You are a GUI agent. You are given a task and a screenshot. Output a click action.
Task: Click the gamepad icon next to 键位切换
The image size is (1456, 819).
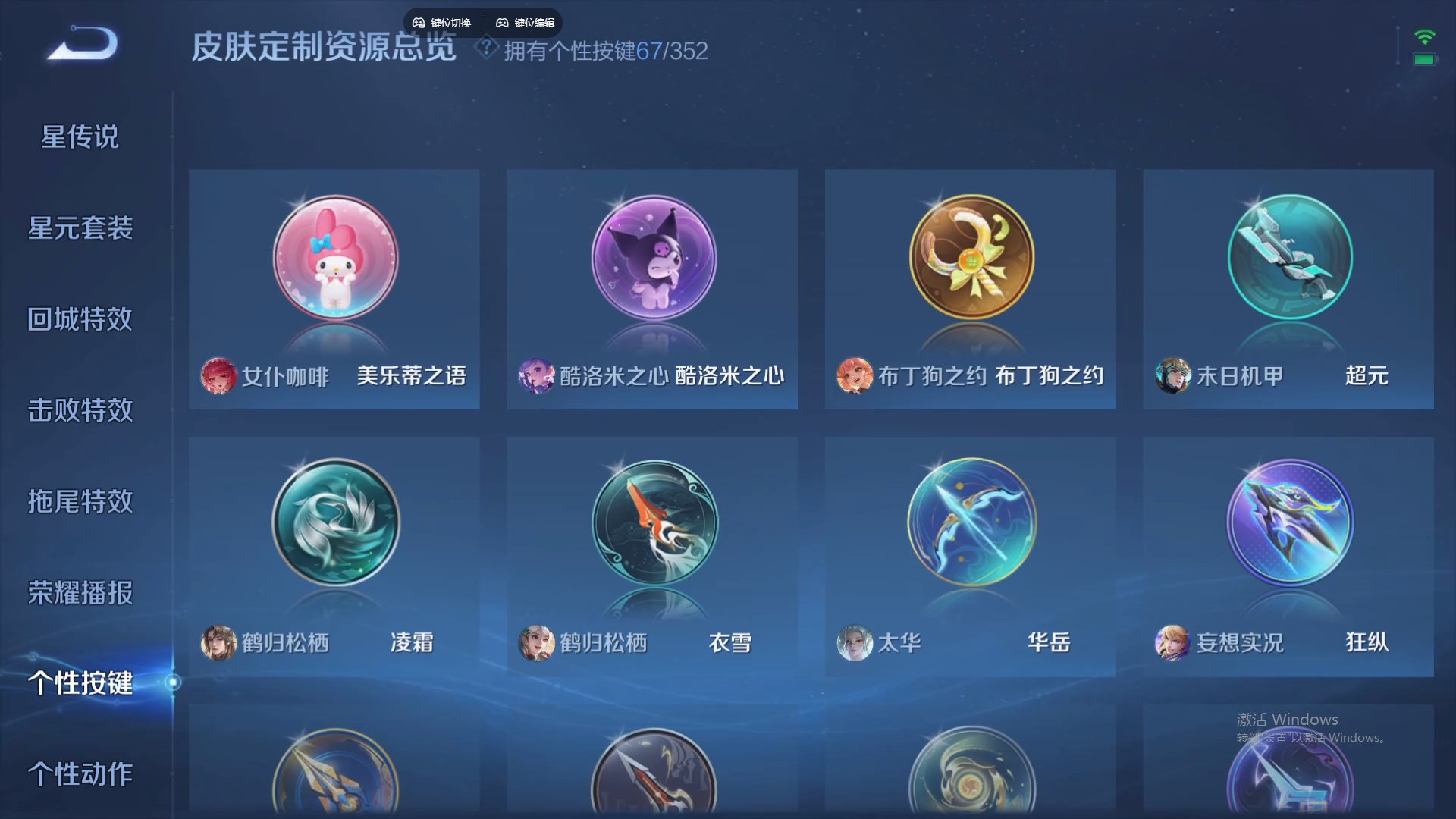[419, 22]
